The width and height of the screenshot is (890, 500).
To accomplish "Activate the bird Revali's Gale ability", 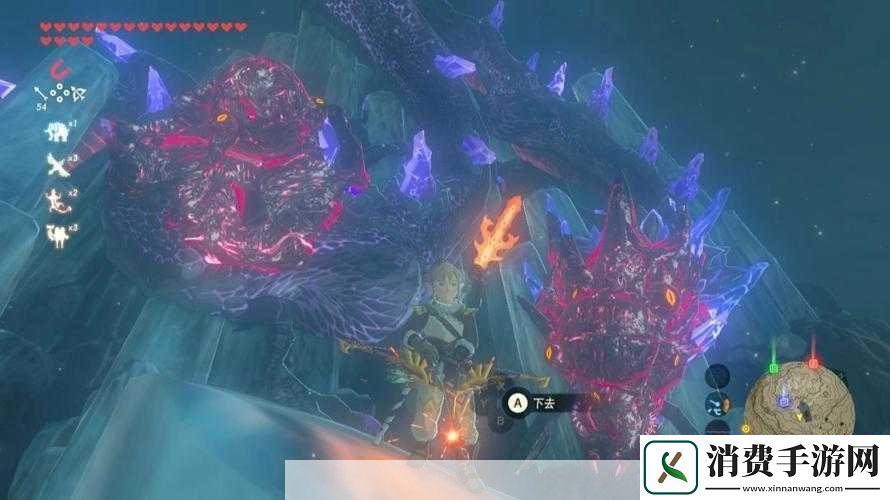I will pos(56,165).
